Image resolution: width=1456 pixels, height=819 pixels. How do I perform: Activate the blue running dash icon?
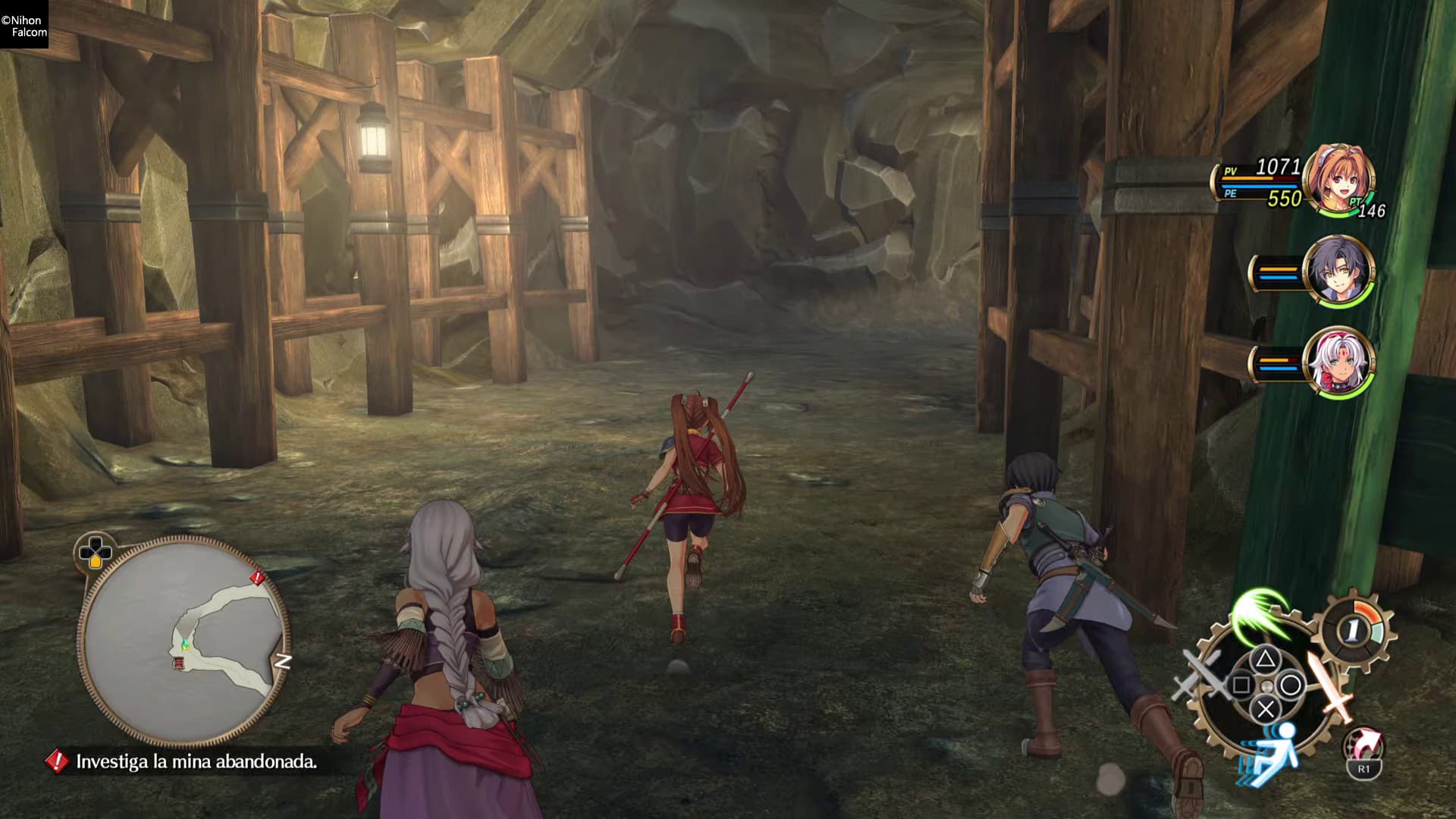click(x=1268, y=749)
